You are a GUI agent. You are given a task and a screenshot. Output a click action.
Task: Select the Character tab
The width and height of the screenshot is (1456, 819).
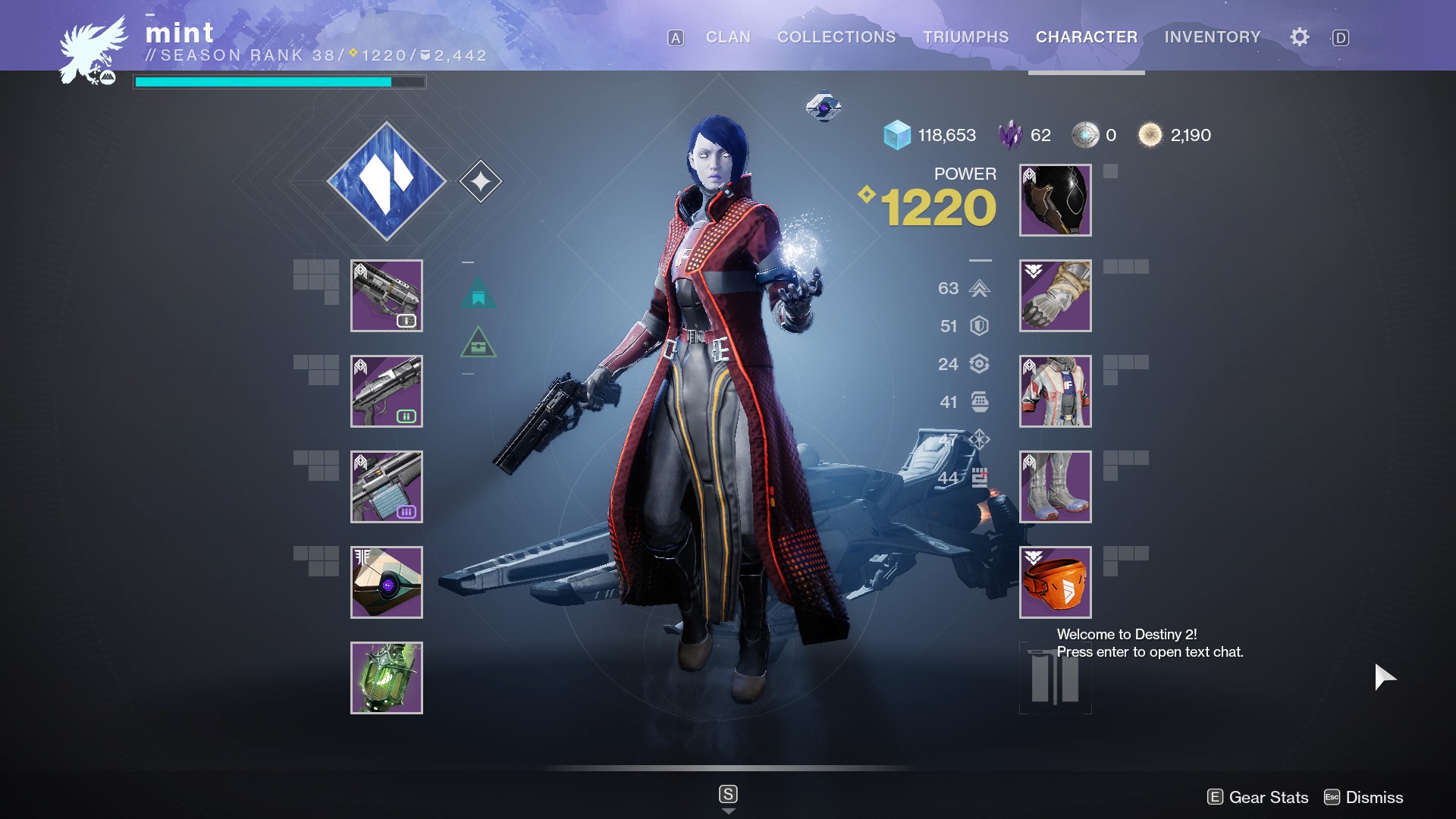(x=1086, y=37)
